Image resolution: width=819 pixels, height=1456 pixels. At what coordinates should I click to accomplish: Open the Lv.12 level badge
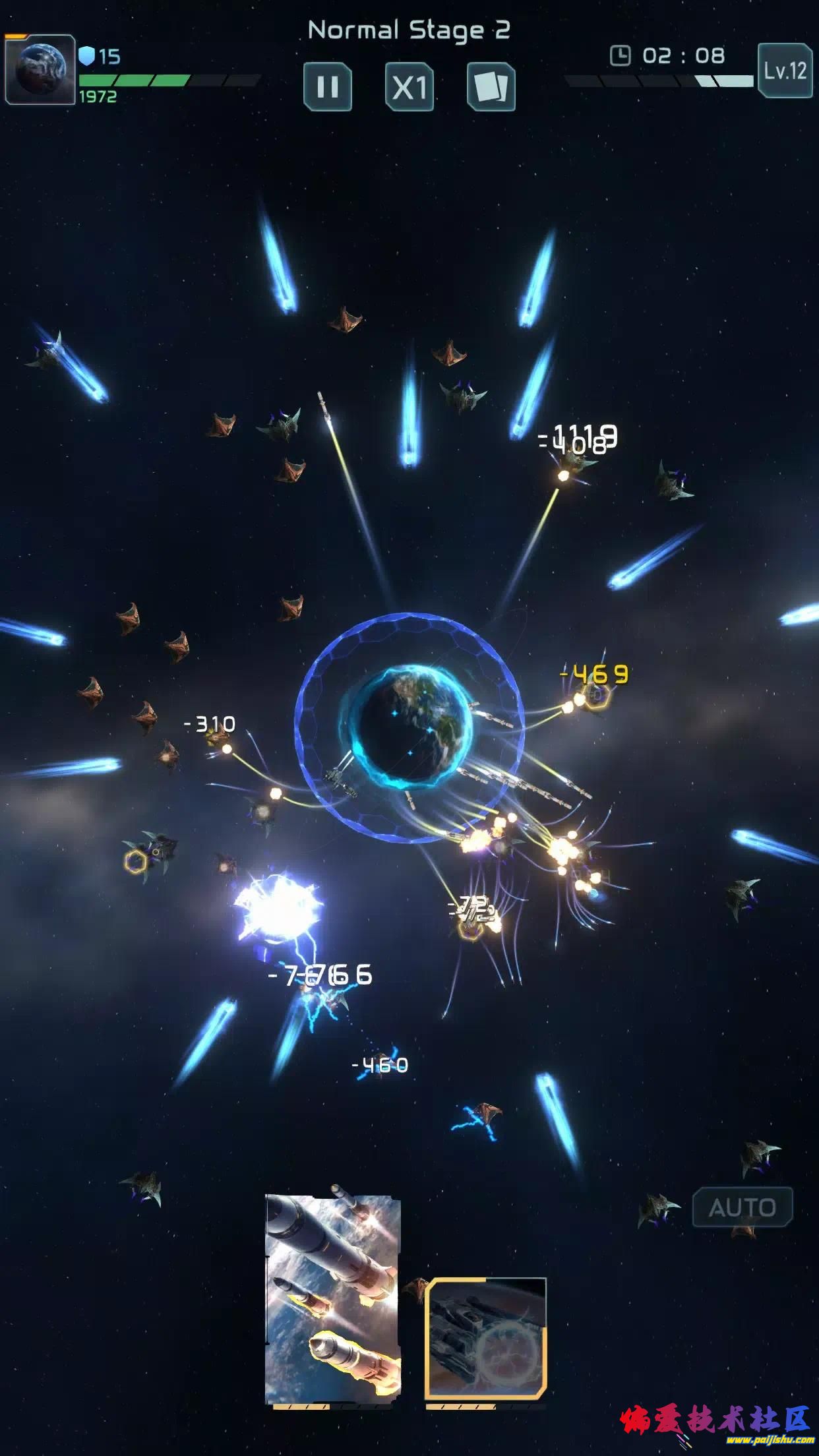785,71
